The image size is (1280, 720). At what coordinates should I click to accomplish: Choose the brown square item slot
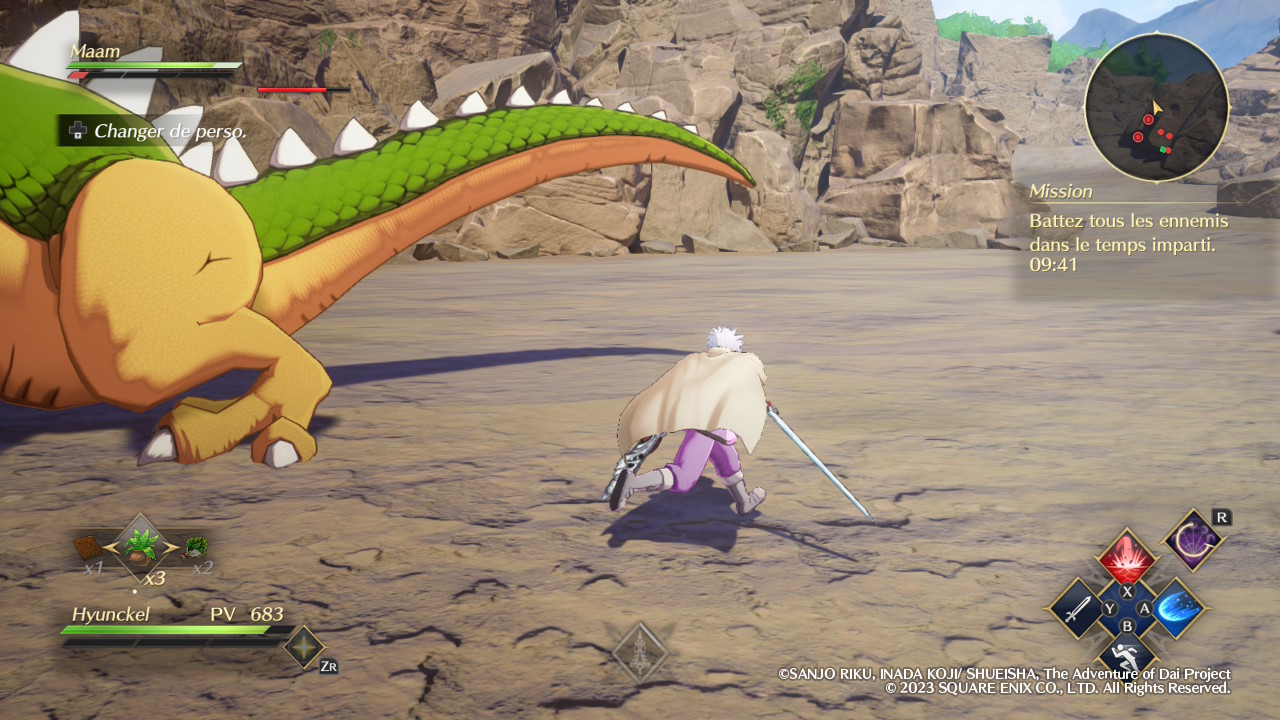[x=89, y=547]
